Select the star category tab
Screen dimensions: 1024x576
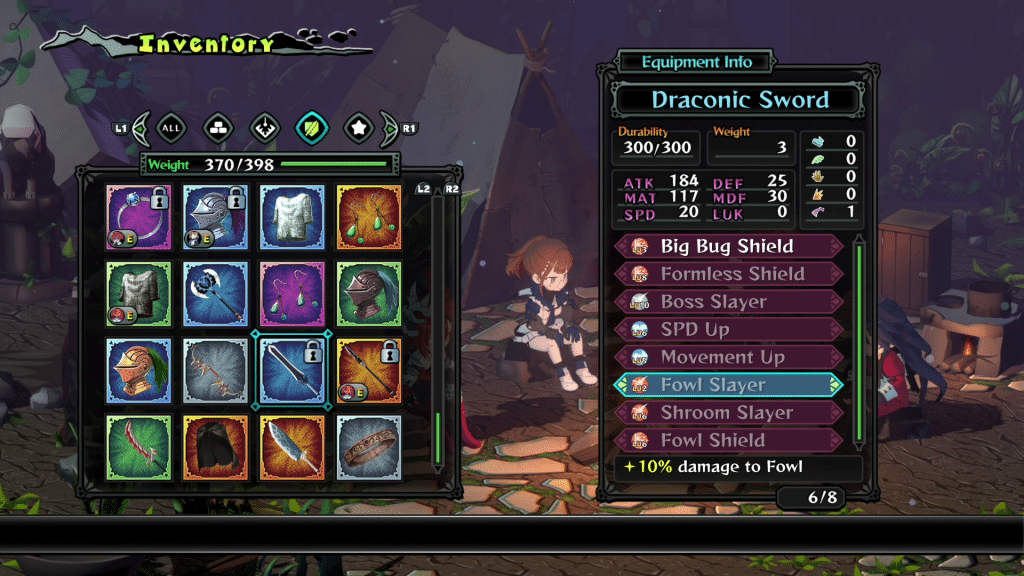click(x=359, y=128)
